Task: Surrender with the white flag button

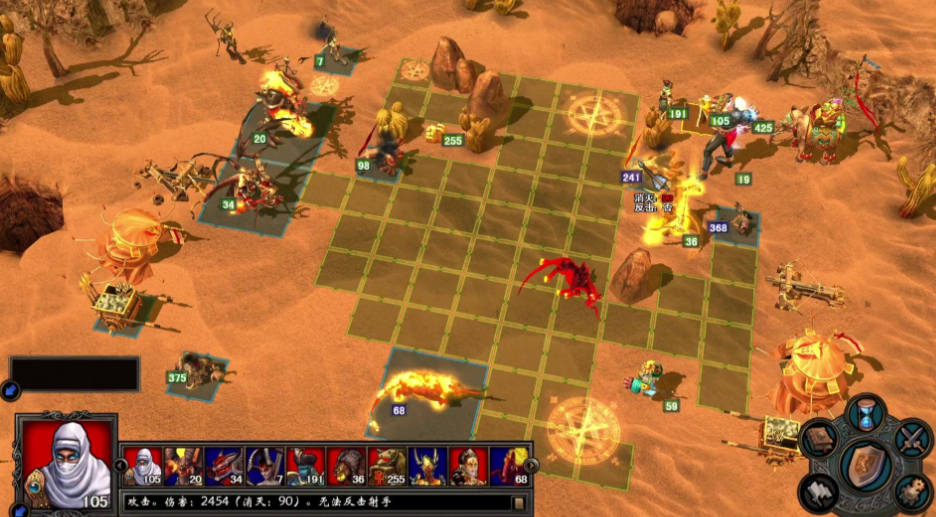Action: 817,491
